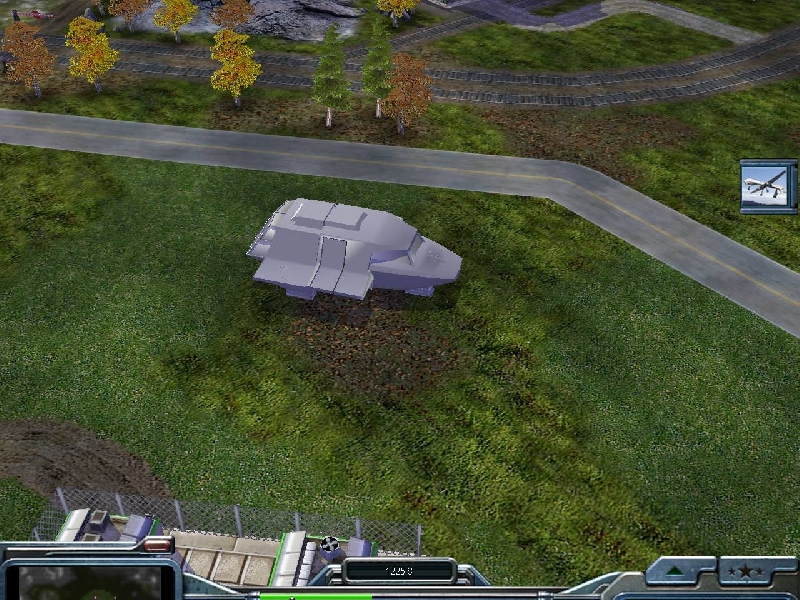Activate the Spy Drone general power icon
The height and width of the screenshot is (600, 800).
769,186
